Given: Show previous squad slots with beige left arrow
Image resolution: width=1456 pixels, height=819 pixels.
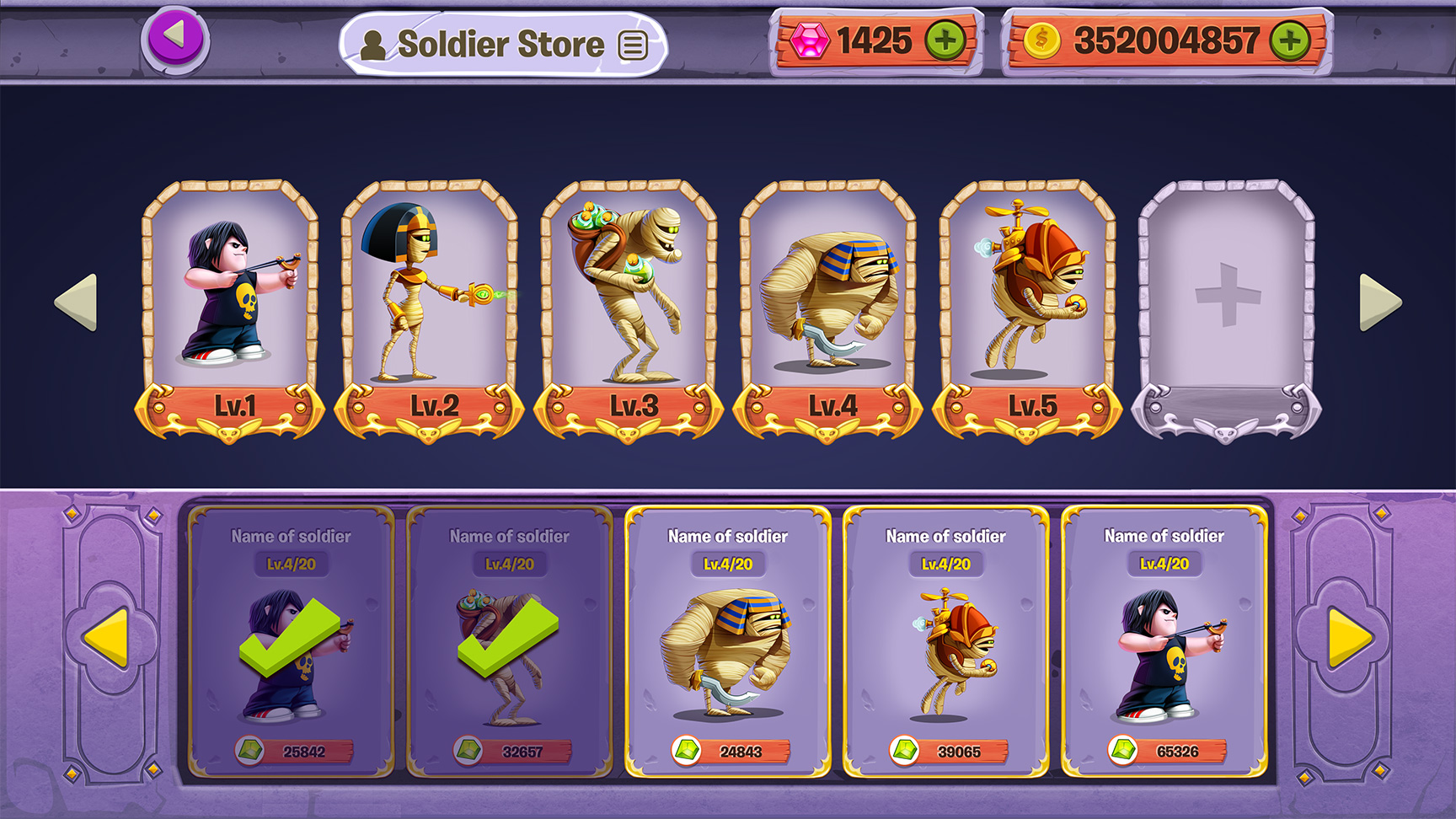Looking at the screenshot, I should [x=76, y=302].
